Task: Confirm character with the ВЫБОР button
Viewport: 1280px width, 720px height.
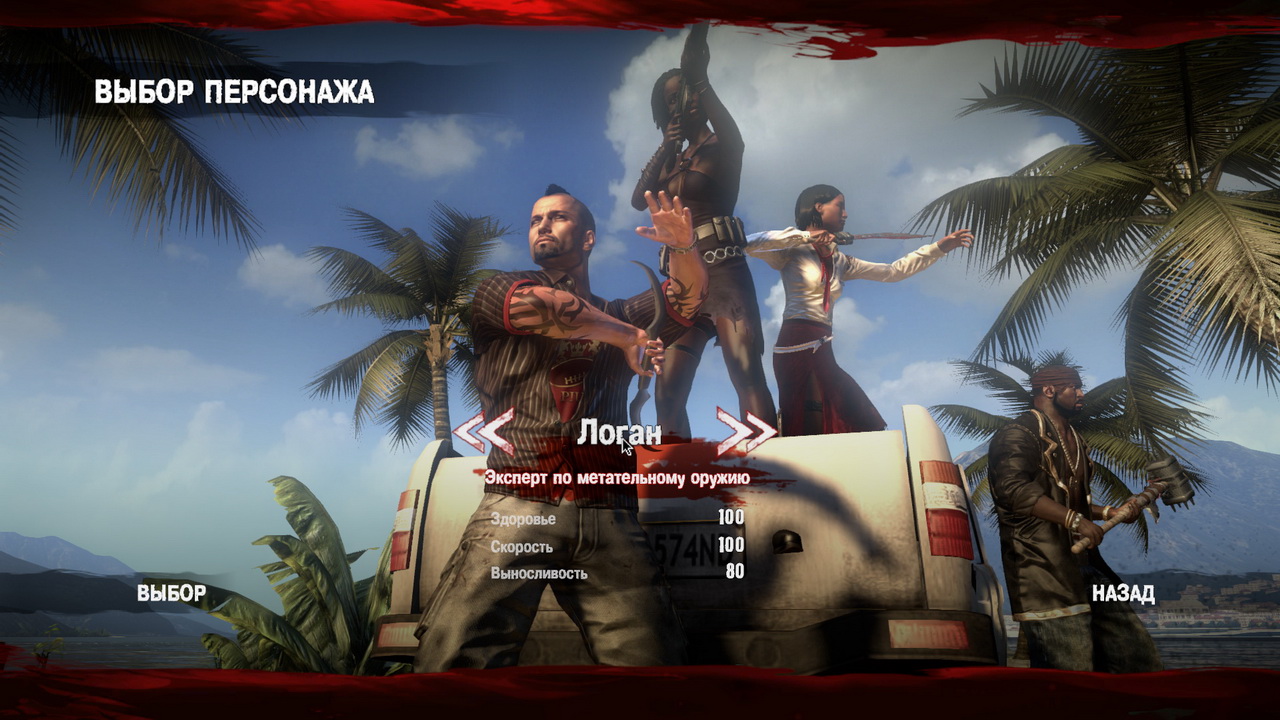Action: click(171, 593)
